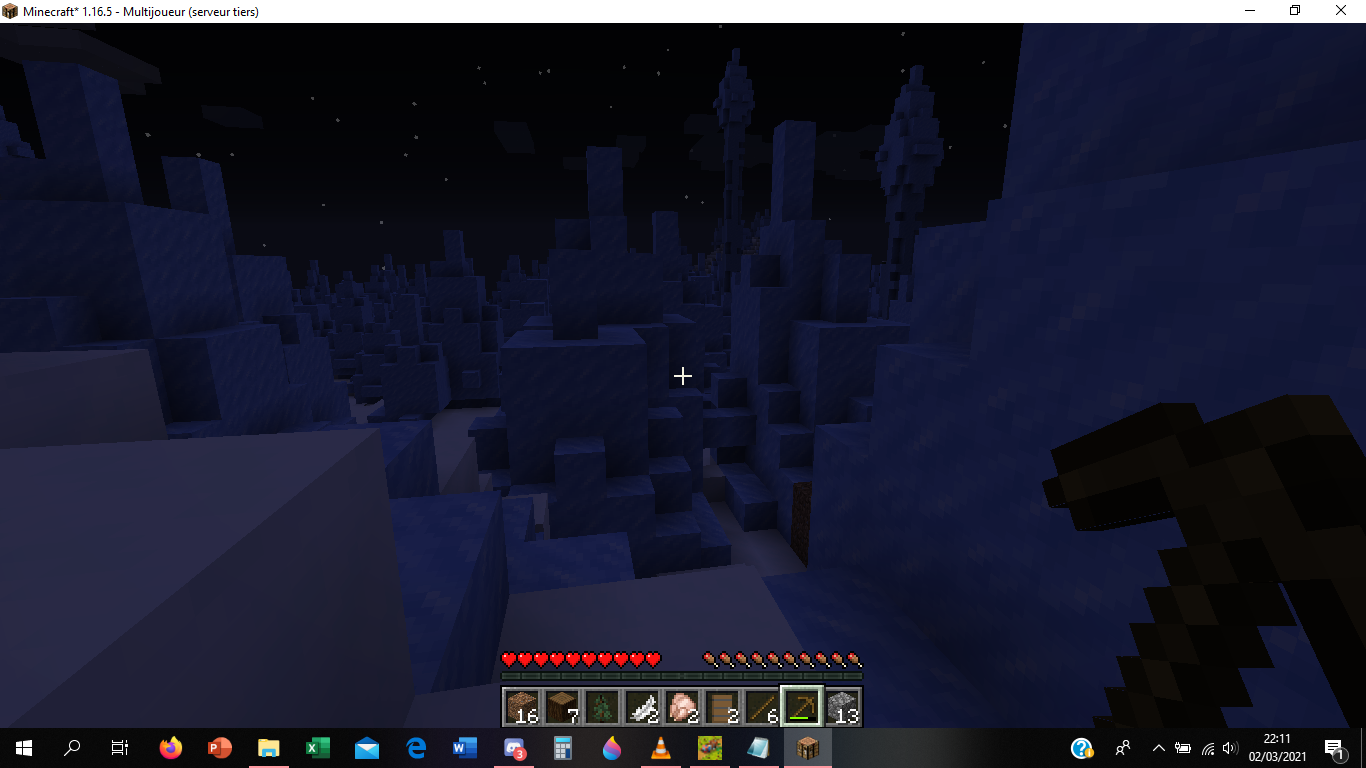1366x768 pixels.
Task: Switch to the cobblestone stack of 13
Action: (842, 706)
